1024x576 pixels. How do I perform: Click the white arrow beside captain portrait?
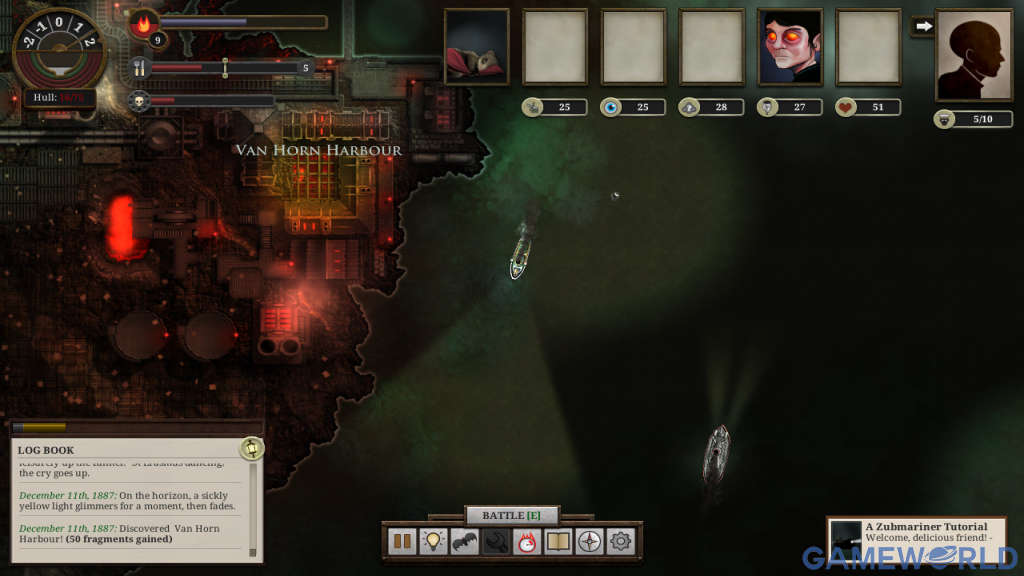click(x=923, y=26)
